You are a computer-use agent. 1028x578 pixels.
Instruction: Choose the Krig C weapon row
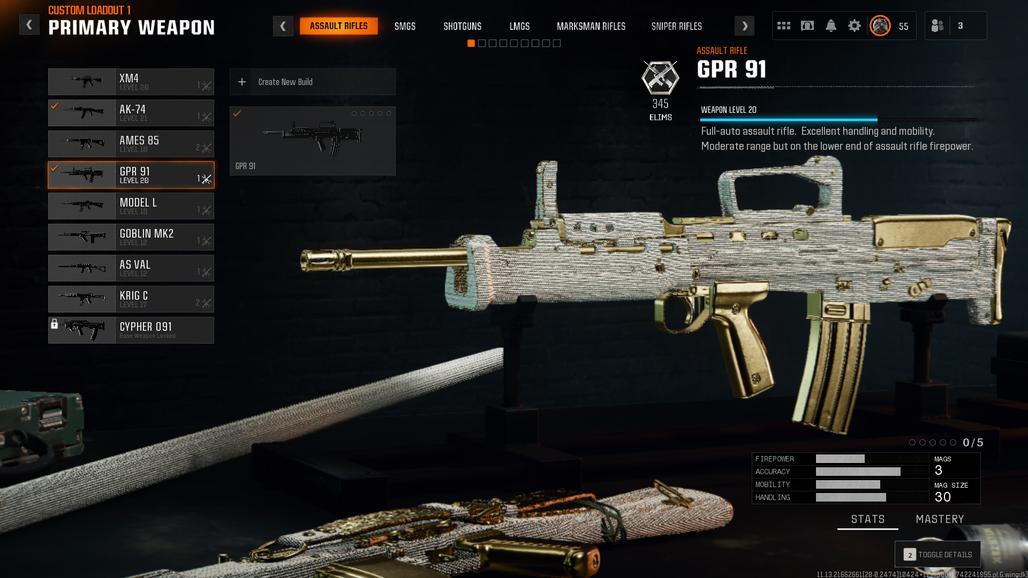click(x=131, y=299)
